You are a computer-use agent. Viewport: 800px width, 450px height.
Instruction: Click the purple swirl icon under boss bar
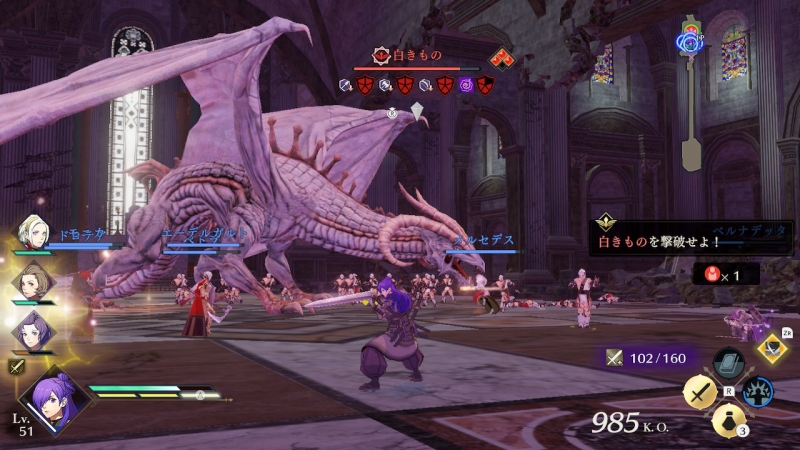pos(466,85)
